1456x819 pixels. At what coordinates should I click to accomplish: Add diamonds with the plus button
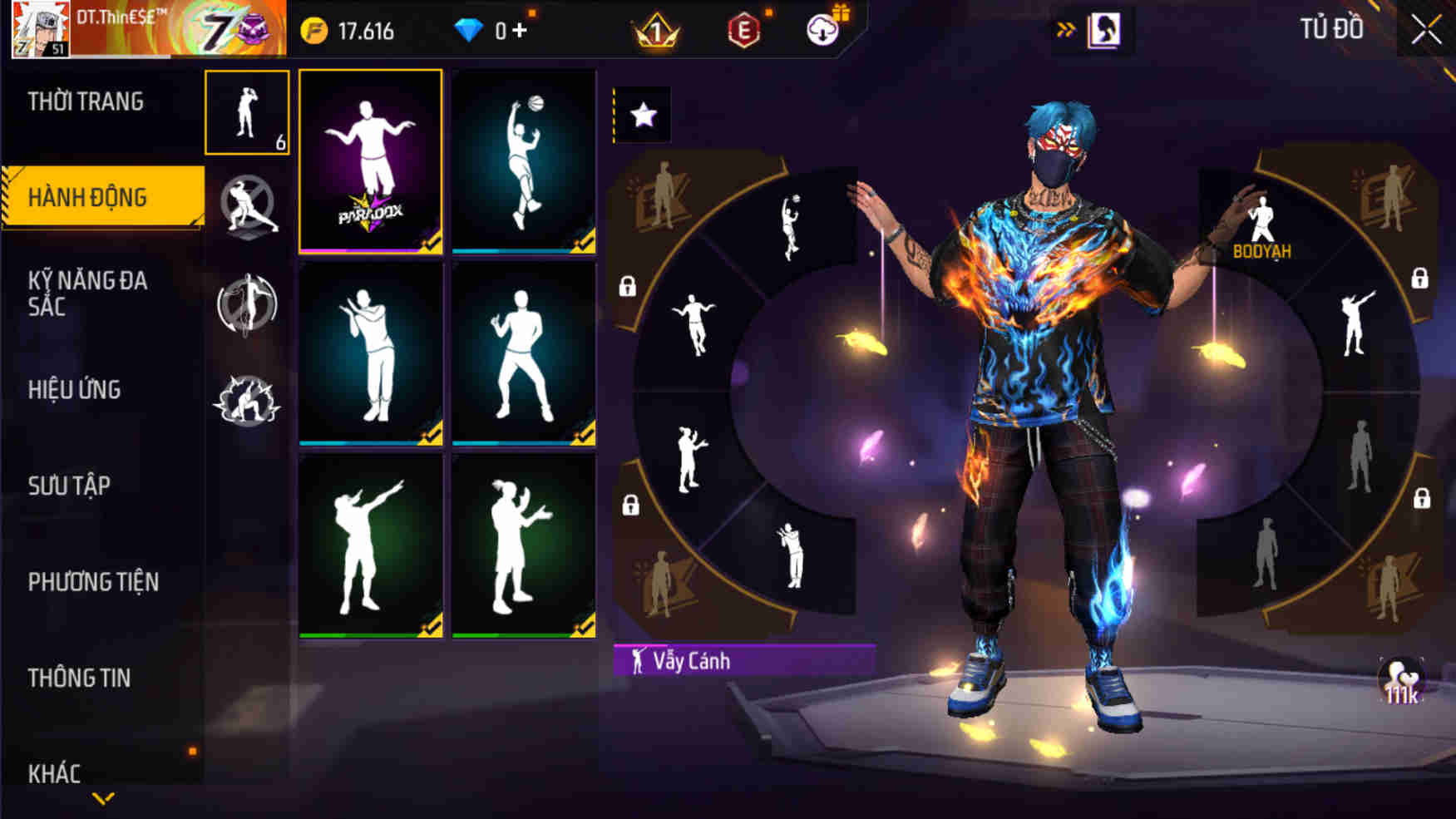pos(520,31)
